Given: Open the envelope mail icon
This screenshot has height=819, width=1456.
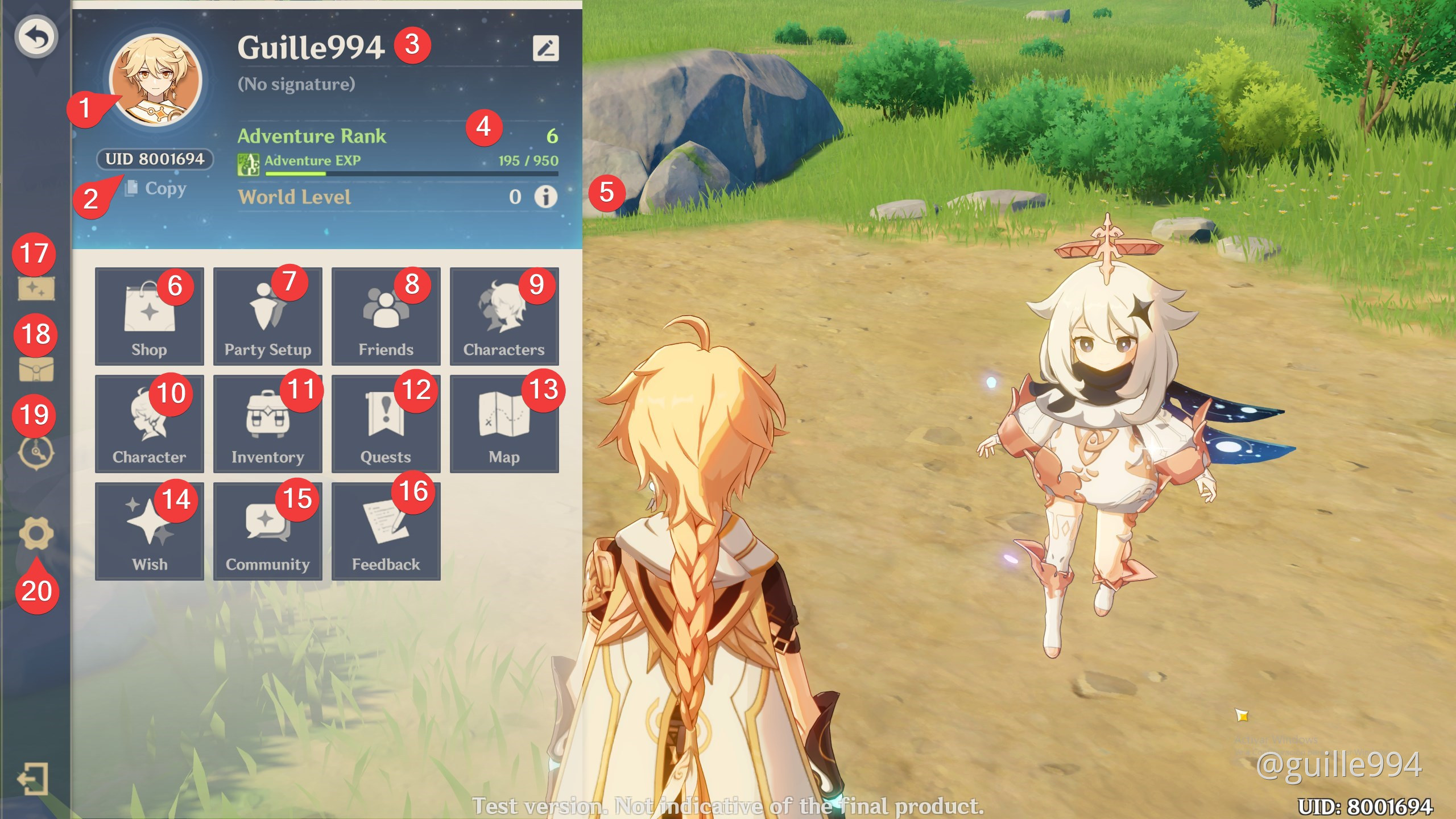Looking at the screenshot, I should coord(36,370).
